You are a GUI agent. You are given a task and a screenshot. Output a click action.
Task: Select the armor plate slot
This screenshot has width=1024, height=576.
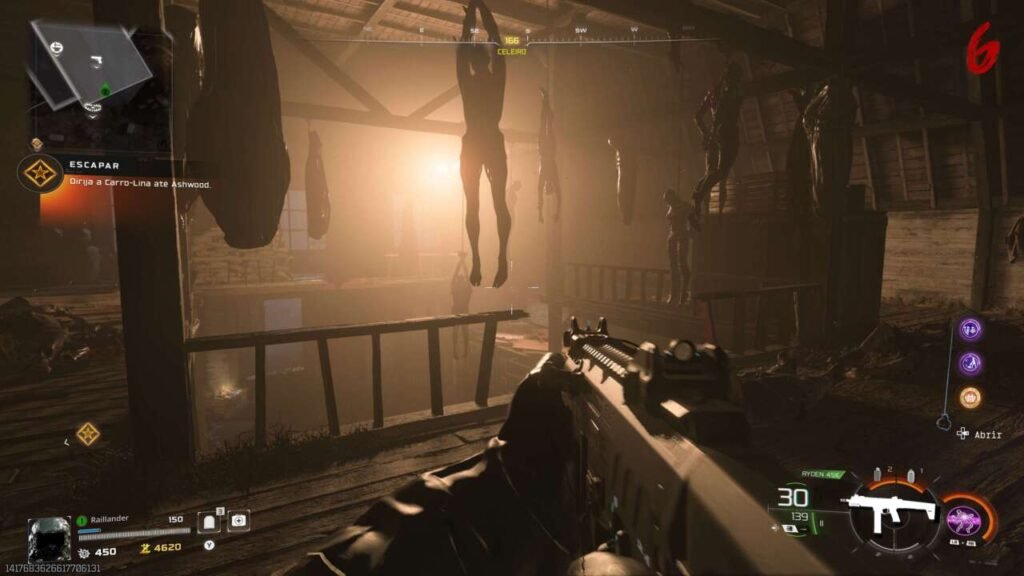tap(210, 521)
